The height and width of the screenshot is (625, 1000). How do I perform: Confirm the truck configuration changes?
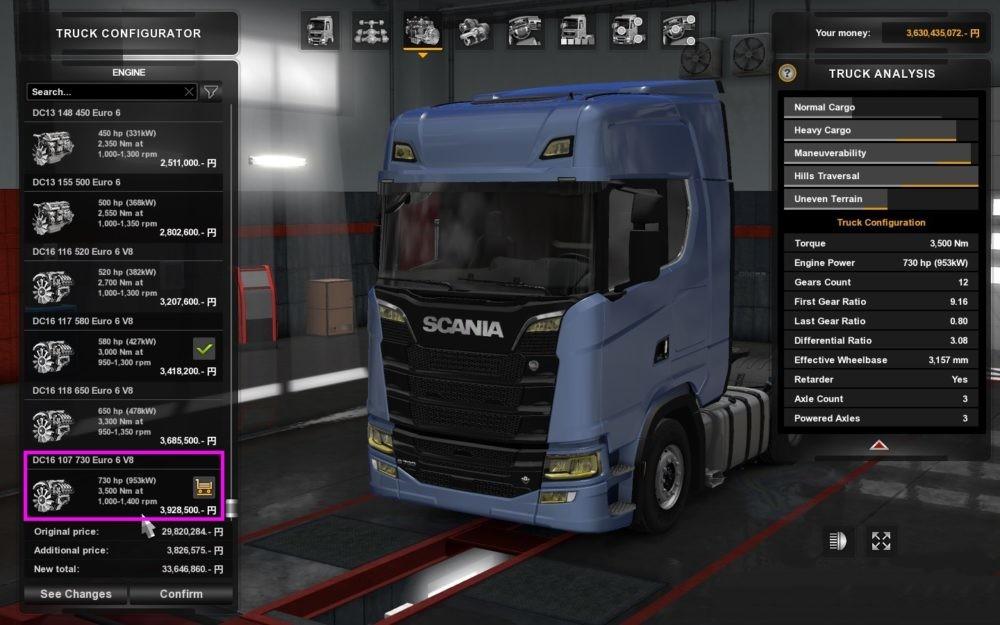point(180,594)
